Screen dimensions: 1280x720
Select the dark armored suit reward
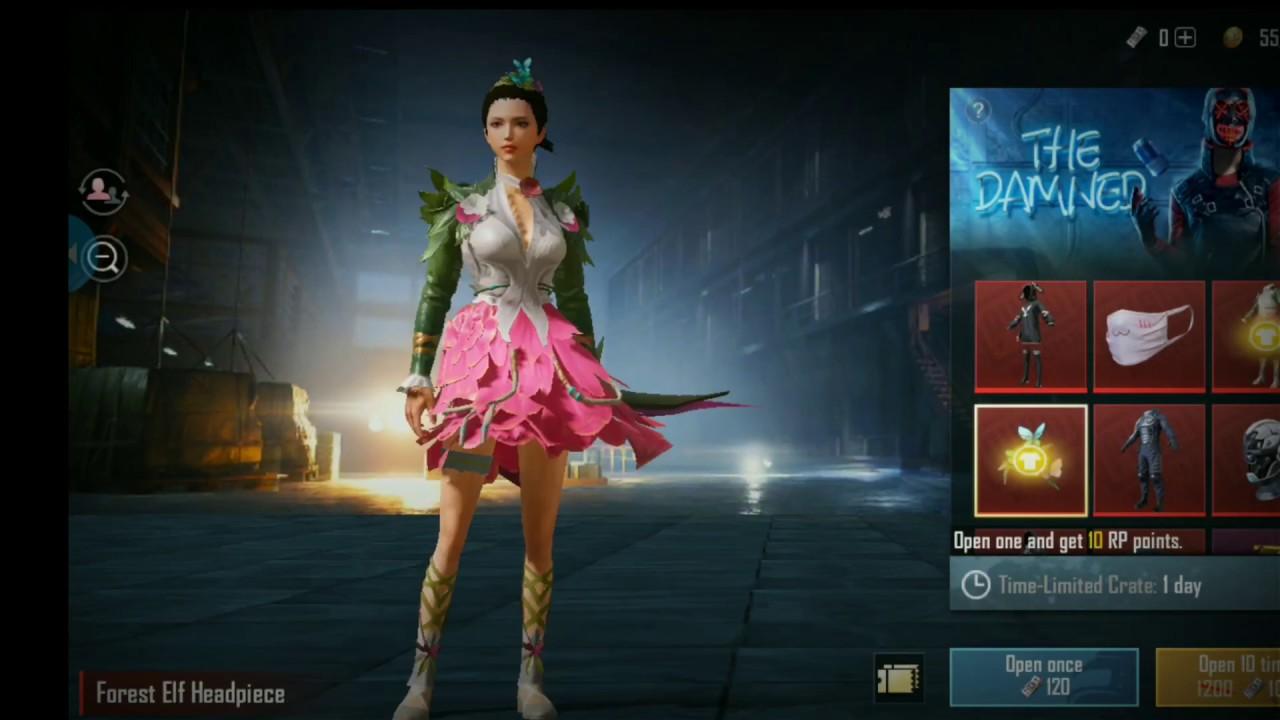point(1148,460)
